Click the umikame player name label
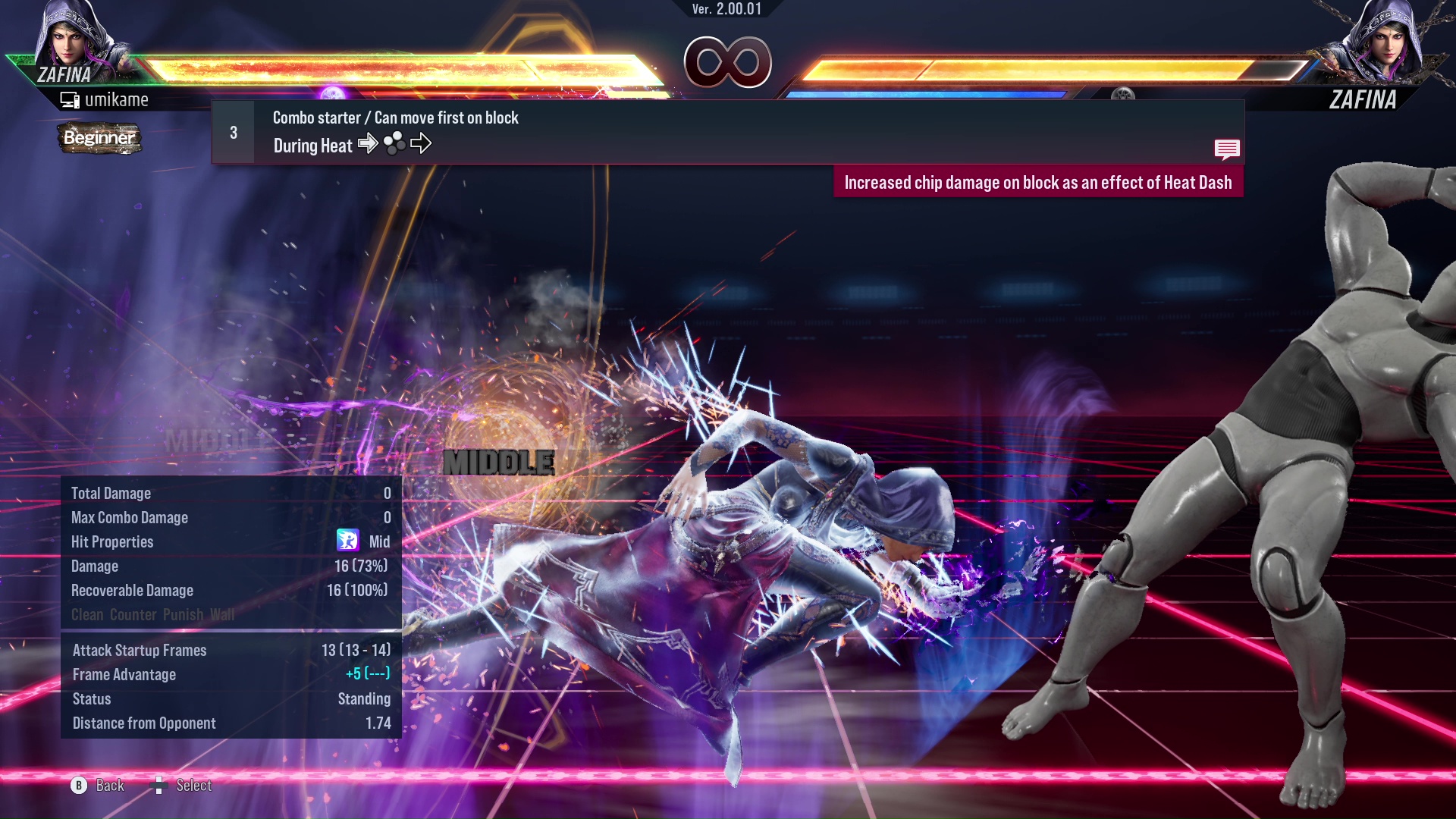The image size is (1456, 819). pos(118,99)
